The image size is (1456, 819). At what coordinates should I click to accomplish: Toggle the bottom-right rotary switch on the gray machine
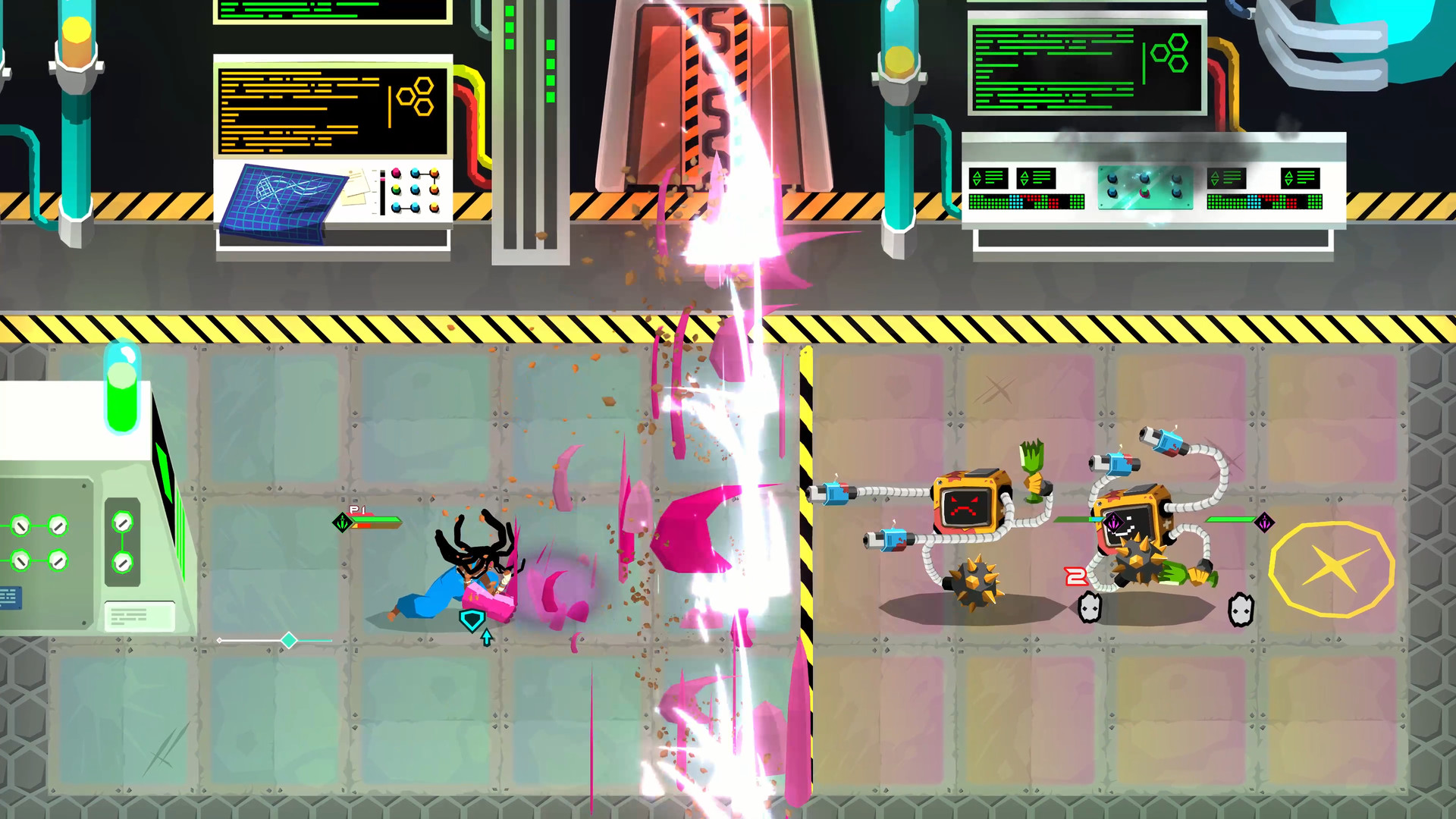pos(58,562)
